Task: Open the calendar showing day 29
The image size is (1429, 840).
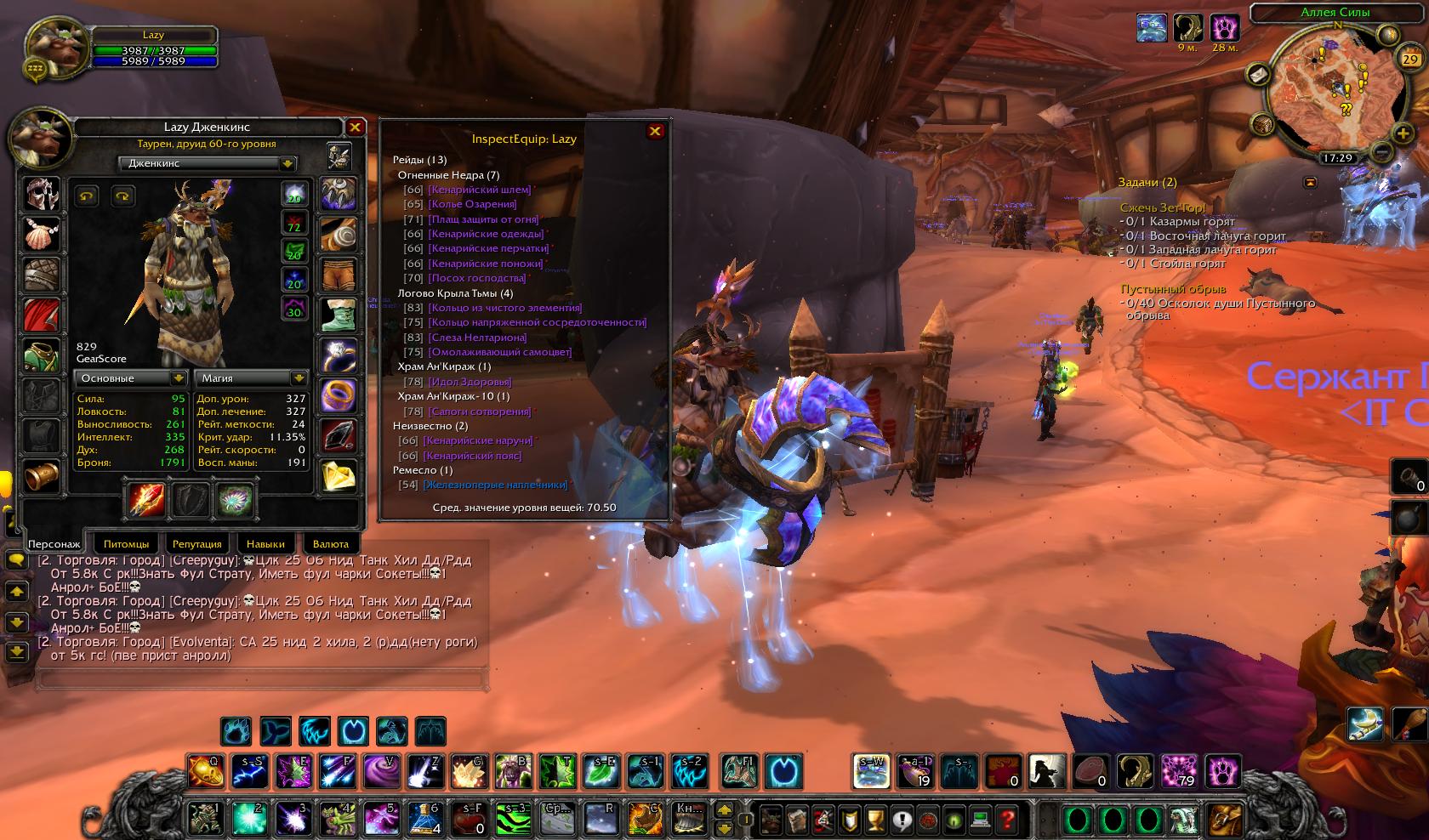Action: coord(1409,59)
